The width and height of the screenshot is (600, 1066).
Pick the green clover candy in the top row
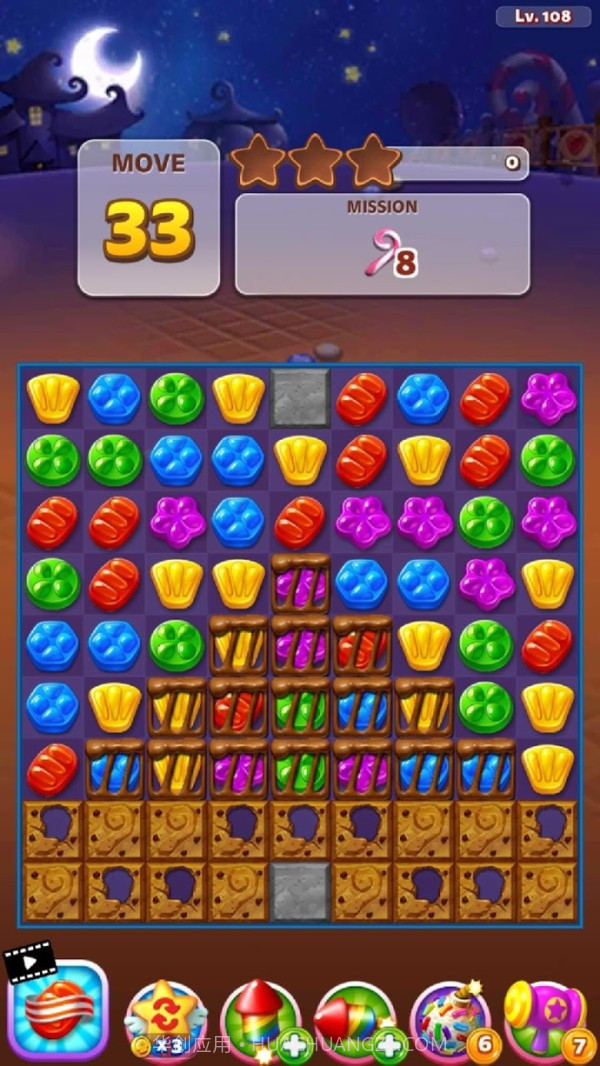(x=177, y=398)
